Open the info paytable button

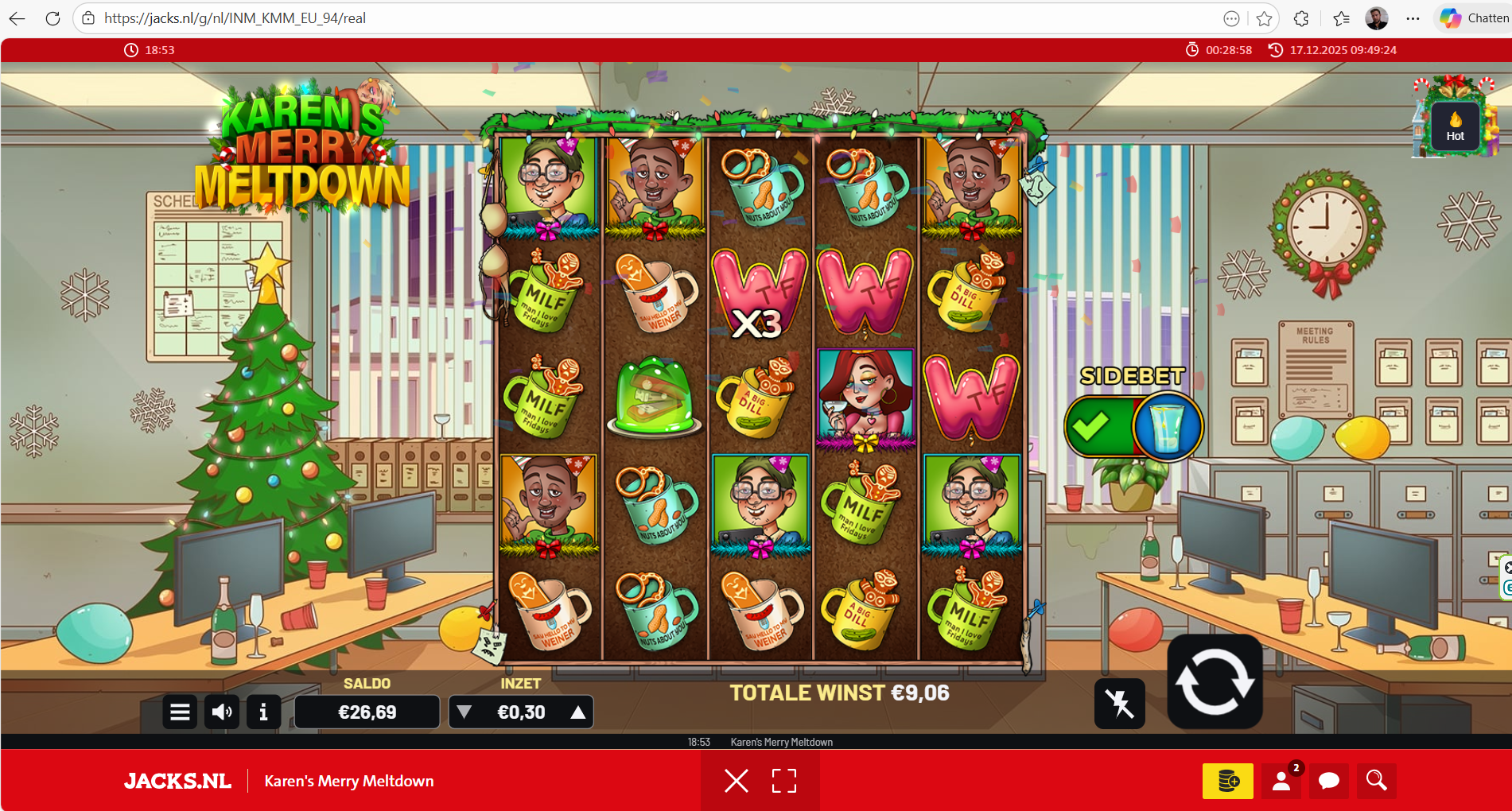click(263, 712)
